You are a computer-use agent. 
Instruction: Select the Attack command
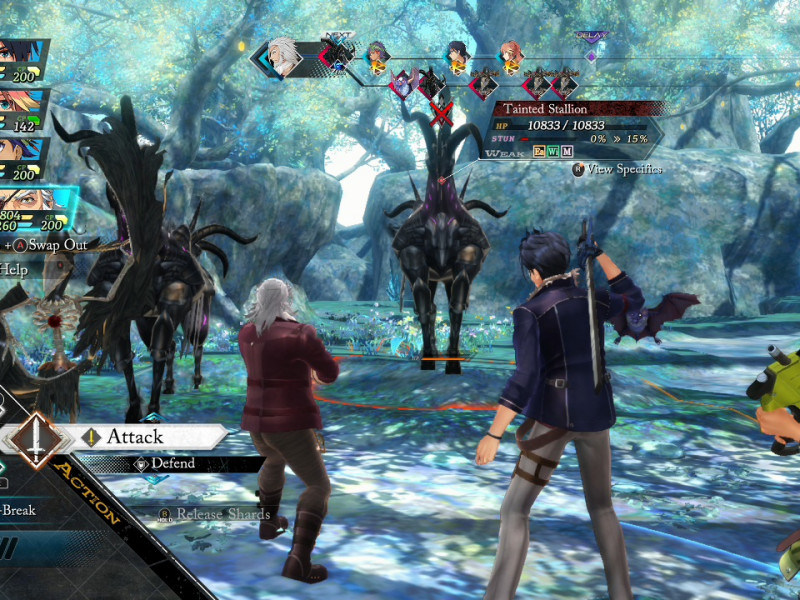coord(135,437)
